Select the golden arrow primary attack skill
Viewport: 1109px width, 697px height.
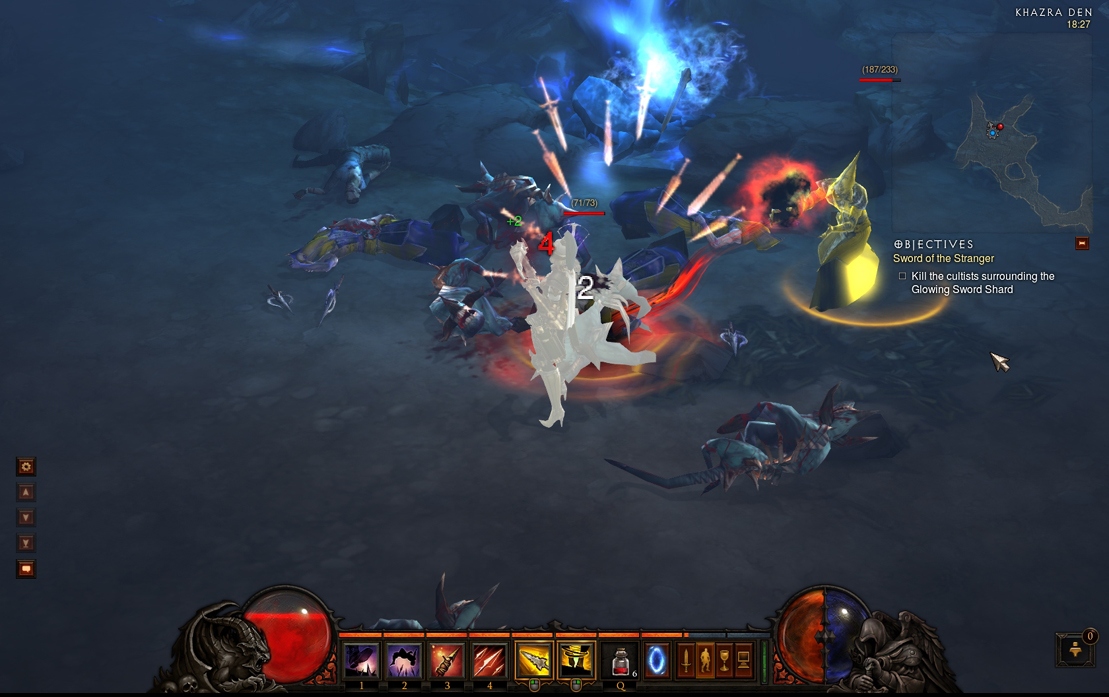[533, 661]
